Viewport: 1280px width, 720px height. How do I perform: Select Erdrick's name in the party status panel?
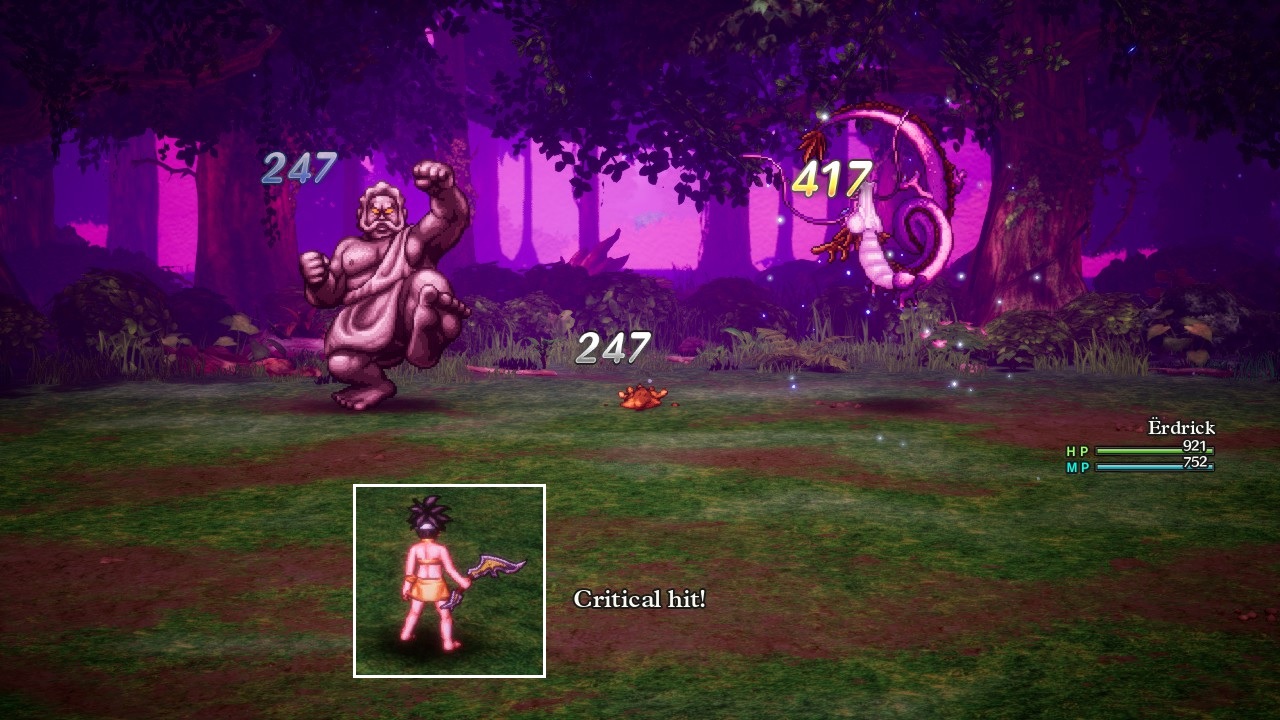coord(1180,428)
